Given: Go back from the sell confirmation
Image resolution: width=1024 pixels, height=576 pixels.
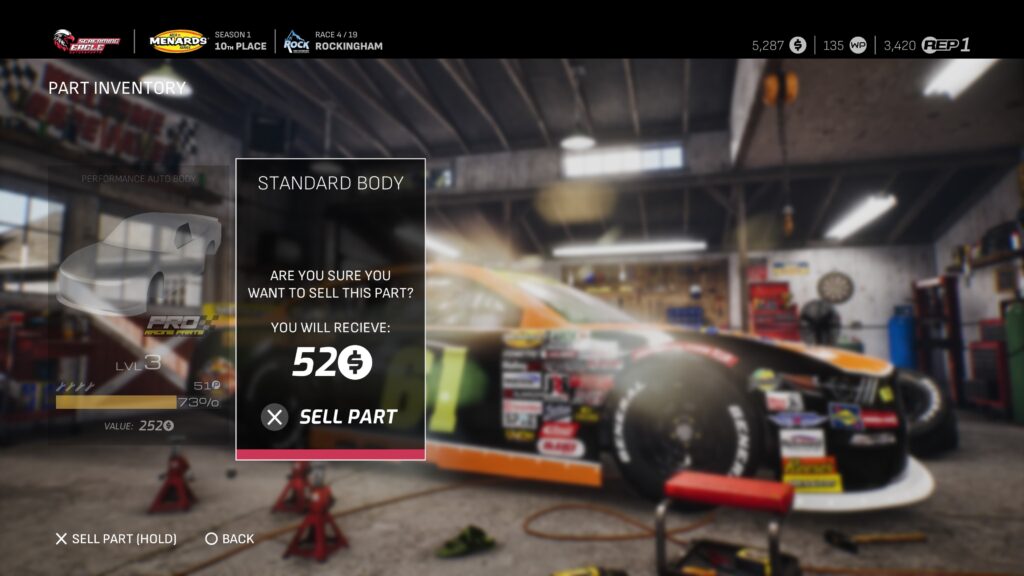Looking at the screenshot, I should [229, 539].
